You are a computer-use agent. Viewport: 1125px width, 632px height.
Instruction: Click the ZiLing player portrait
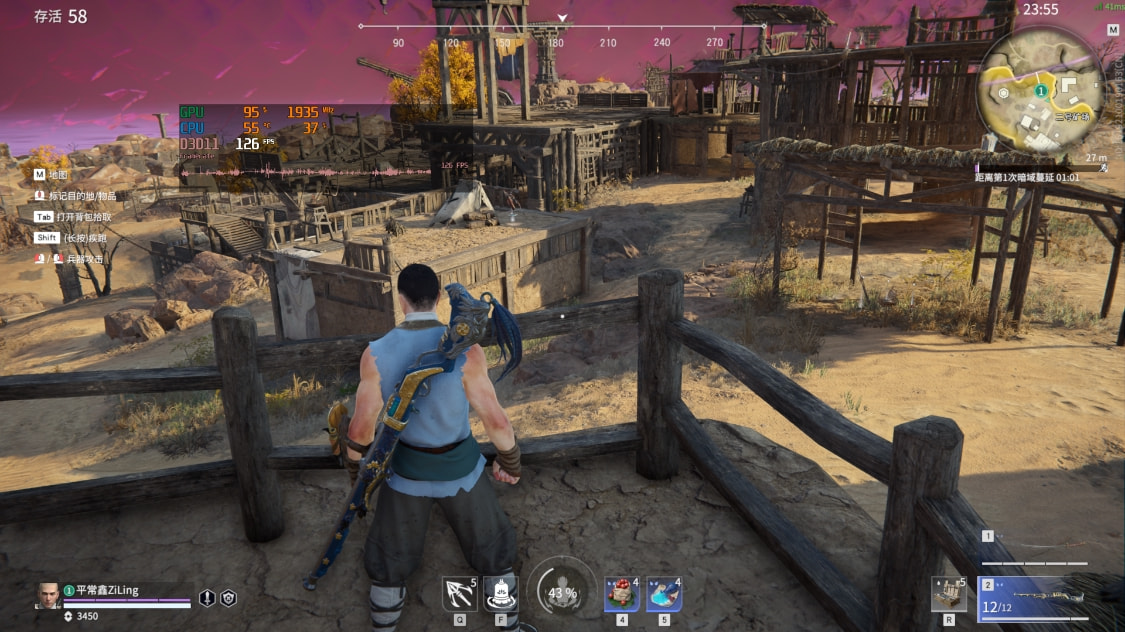tap(48, 596)
